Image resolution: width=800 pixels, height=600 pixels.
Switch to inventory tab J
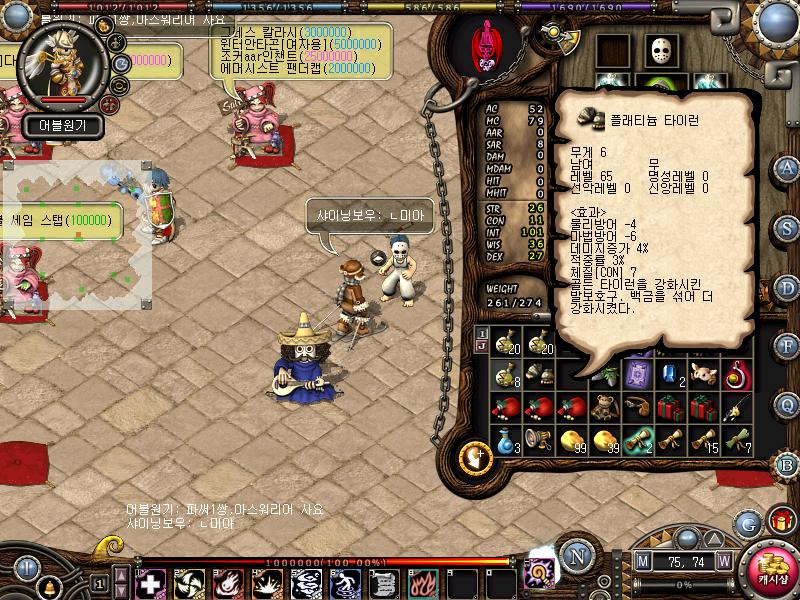point(482,346)
